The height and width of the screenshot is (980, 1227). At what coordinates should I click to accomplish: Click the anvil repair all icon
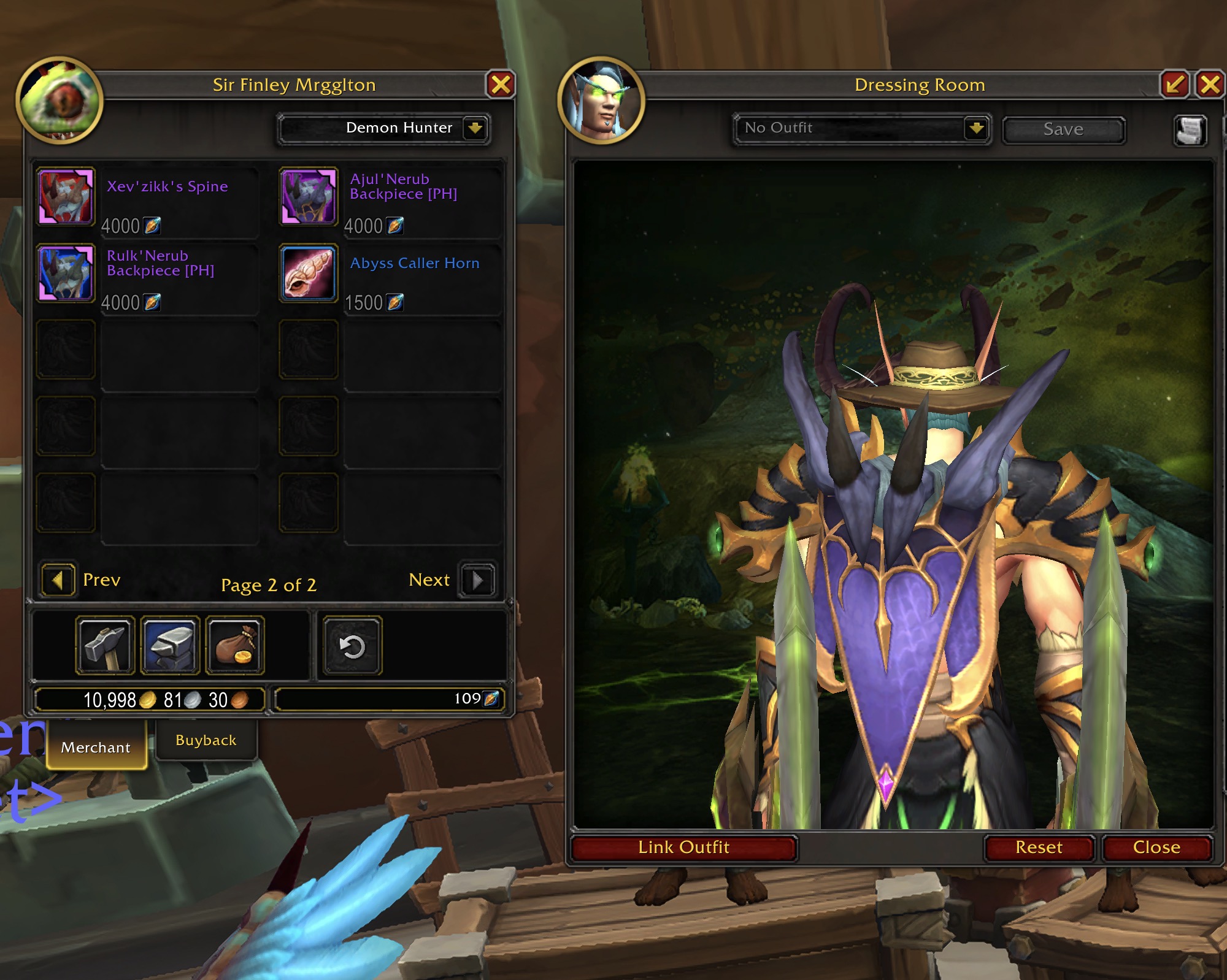click(x=170, y=646)
